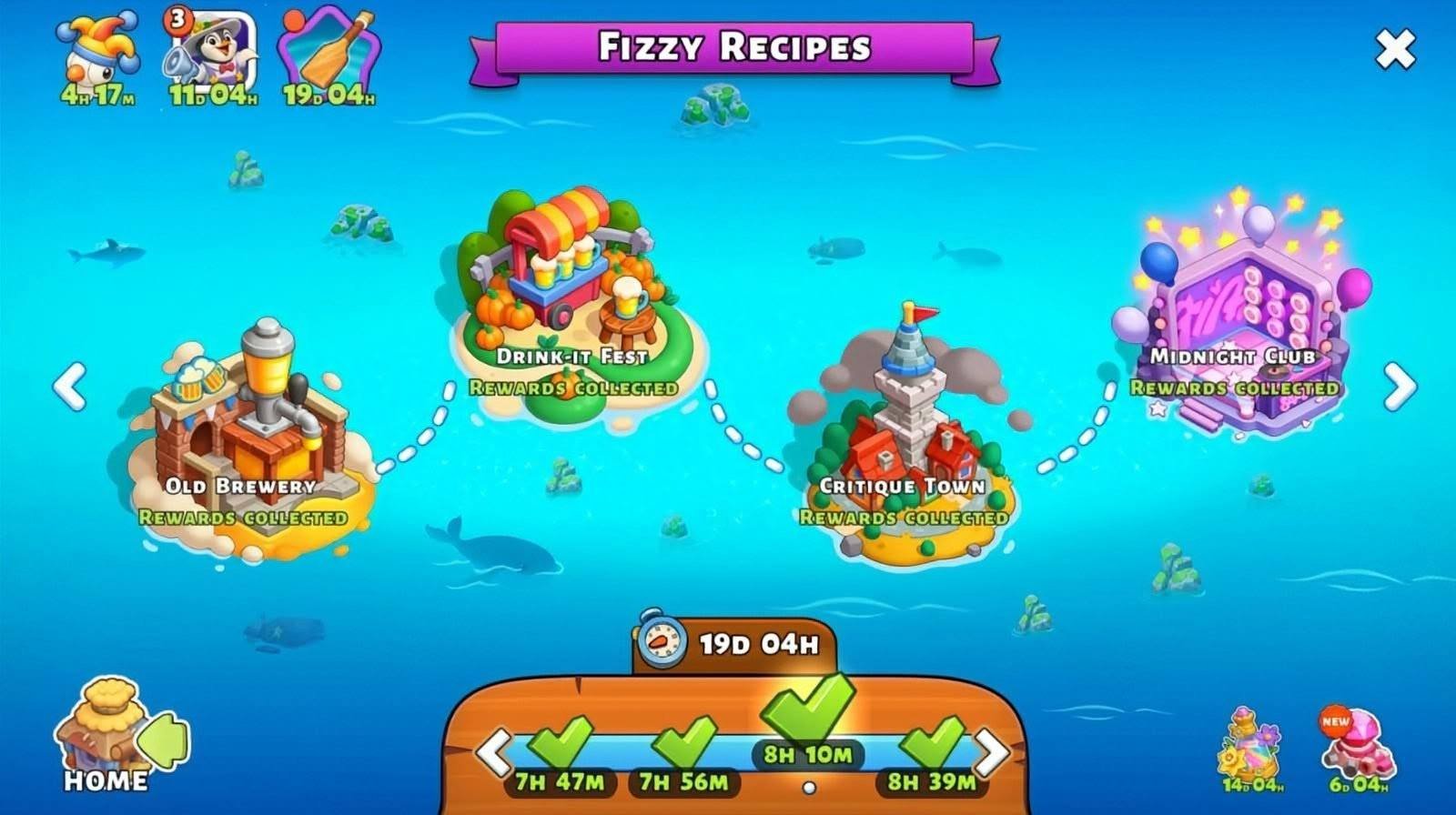Page the stage bar left
This screenshot has height=815, width=1456.
(x=494, y=751)
